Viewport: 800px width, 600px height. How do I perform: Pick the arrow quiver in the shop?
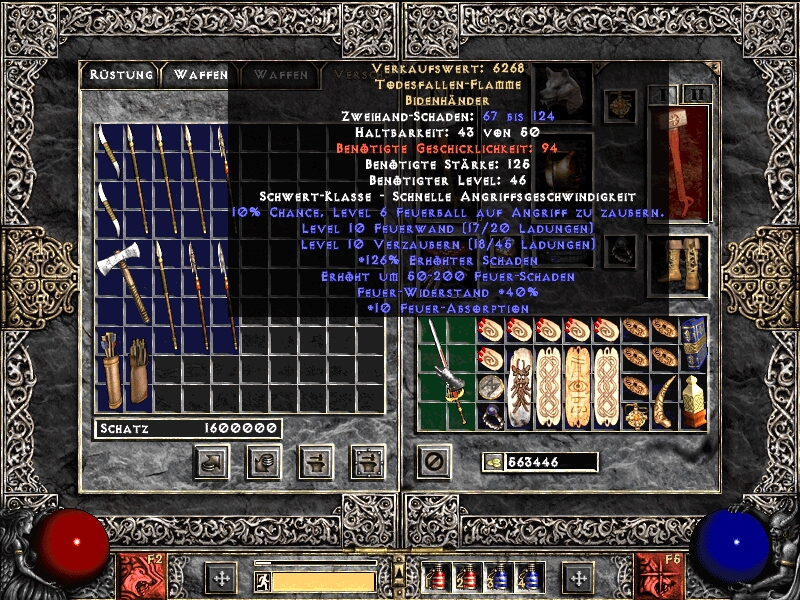[x=112, y=370]
